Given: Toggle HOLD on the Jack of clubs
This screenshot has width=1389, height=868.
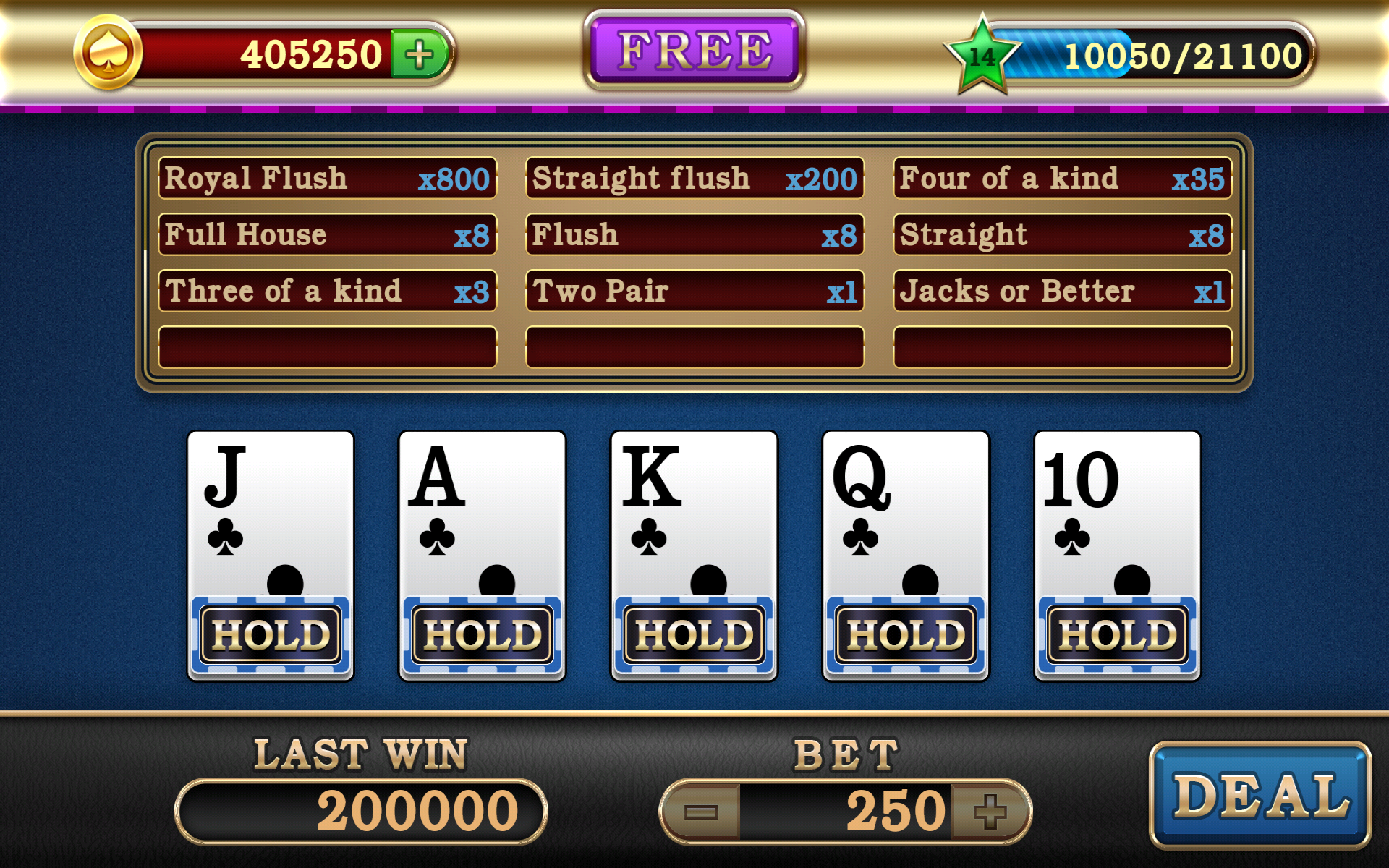Looking at the screenshot, I should tap(271, 634).
